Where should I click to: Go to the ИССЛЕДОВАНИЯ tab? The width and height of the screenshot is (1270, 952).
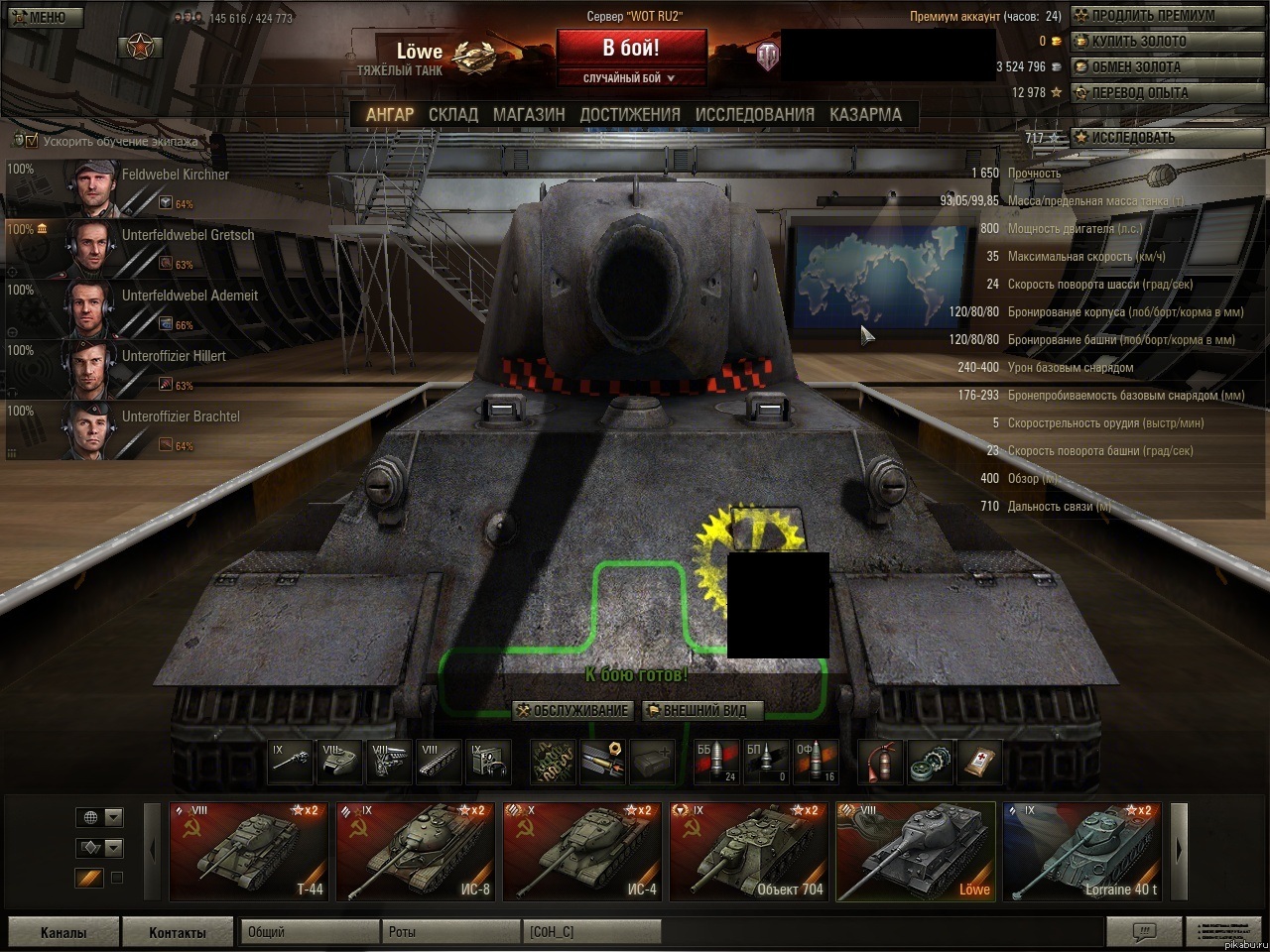tap(755, 114)
